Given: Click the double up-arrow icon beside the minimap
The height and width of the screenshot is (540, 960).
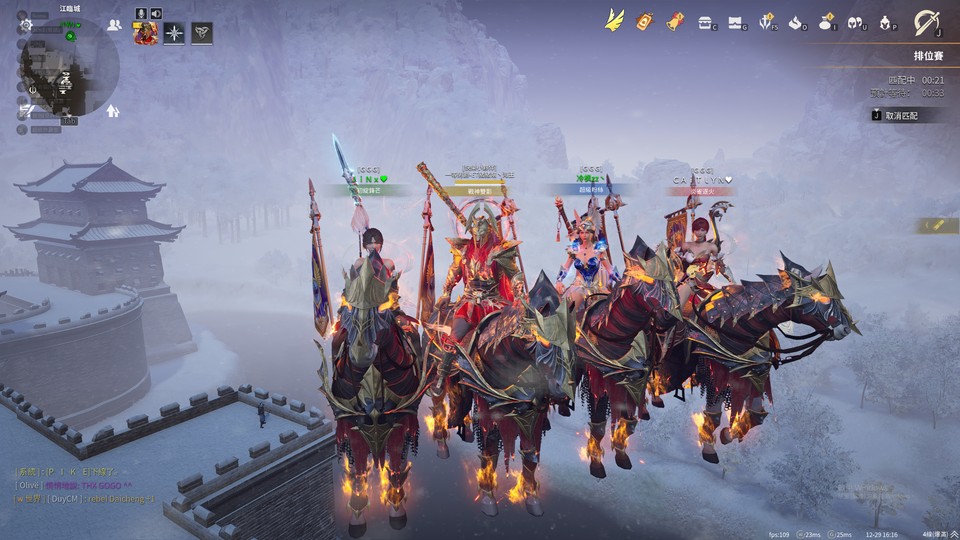Looking at the screenshot, I should [114, 111].
